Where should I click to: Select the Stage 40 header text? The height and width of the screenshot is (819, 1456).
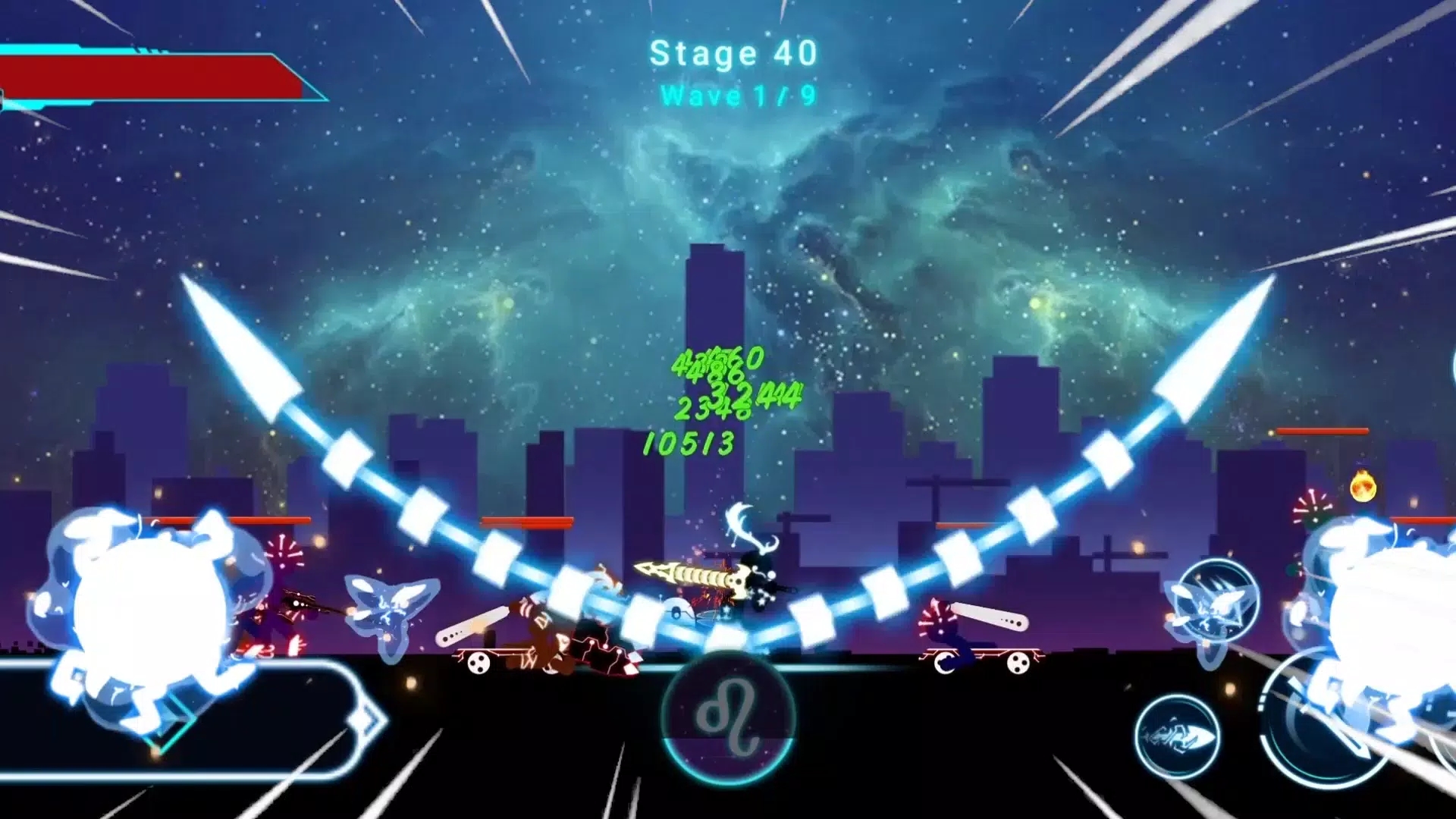[730, 52]
